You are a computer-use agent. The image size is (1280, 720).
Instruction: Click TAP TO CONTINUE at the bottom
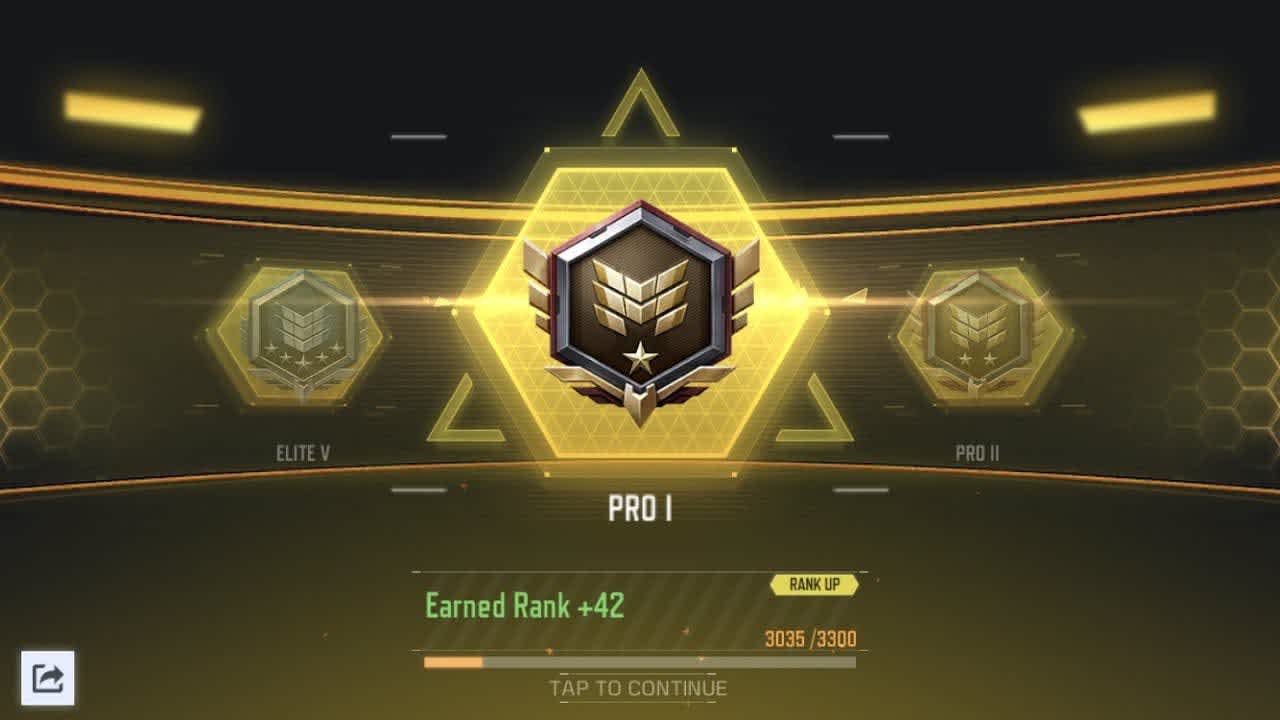[637, 688]
